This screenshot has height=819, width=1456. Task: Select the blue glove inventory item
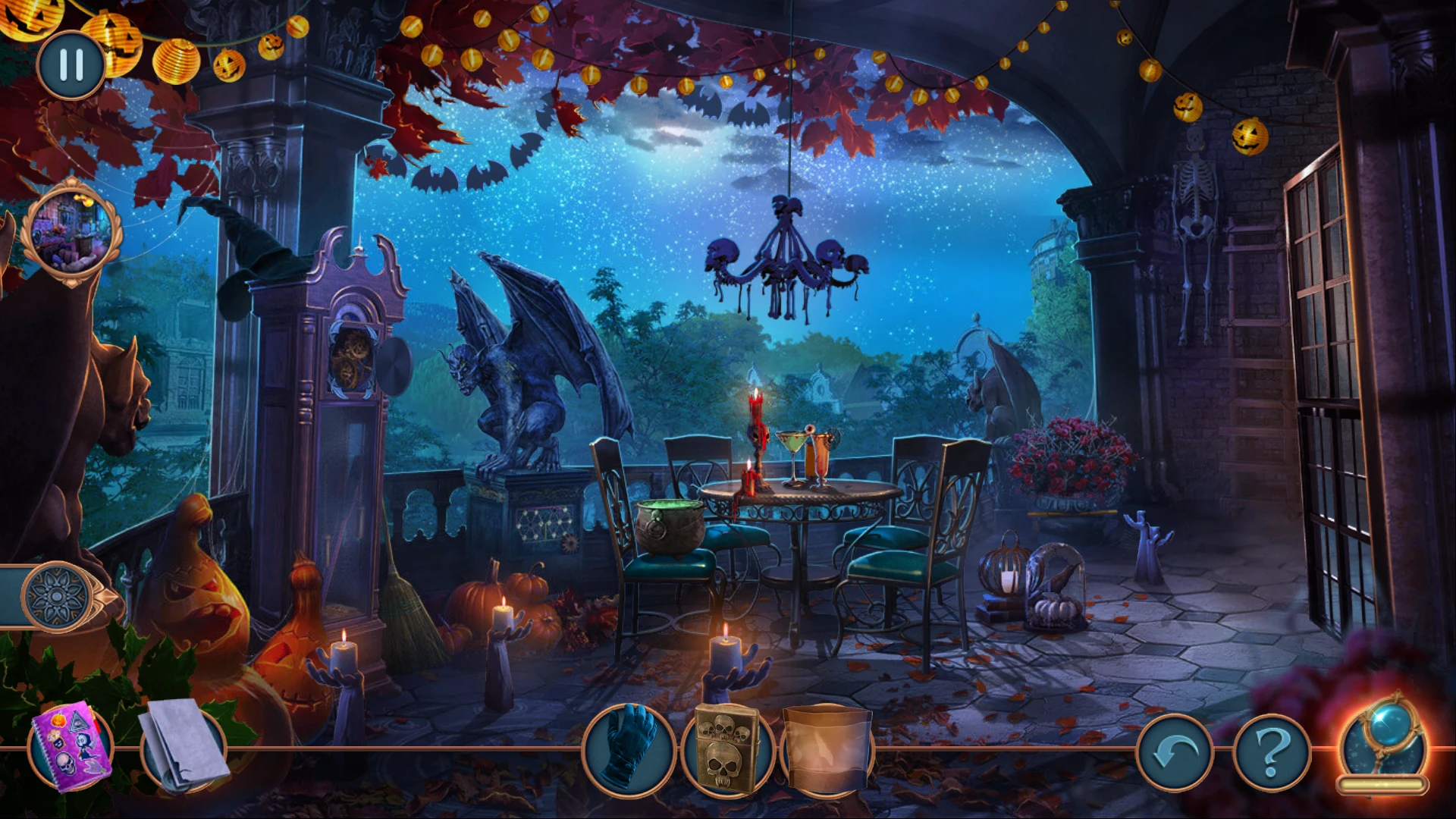(628, 749)
